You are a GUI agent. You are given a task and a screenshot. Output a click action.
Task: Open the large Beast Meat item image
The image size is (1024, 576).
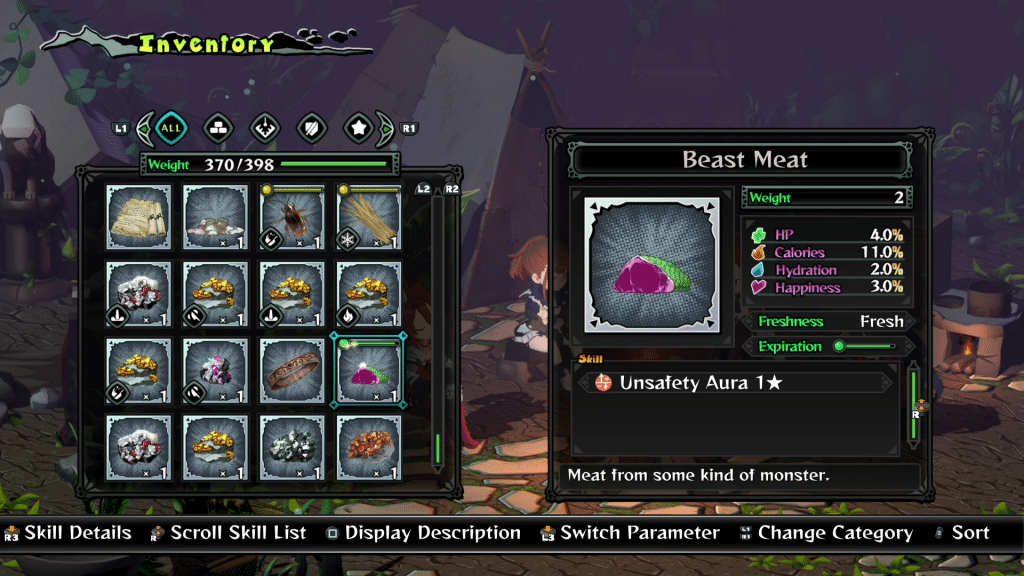tap(651, 264)
